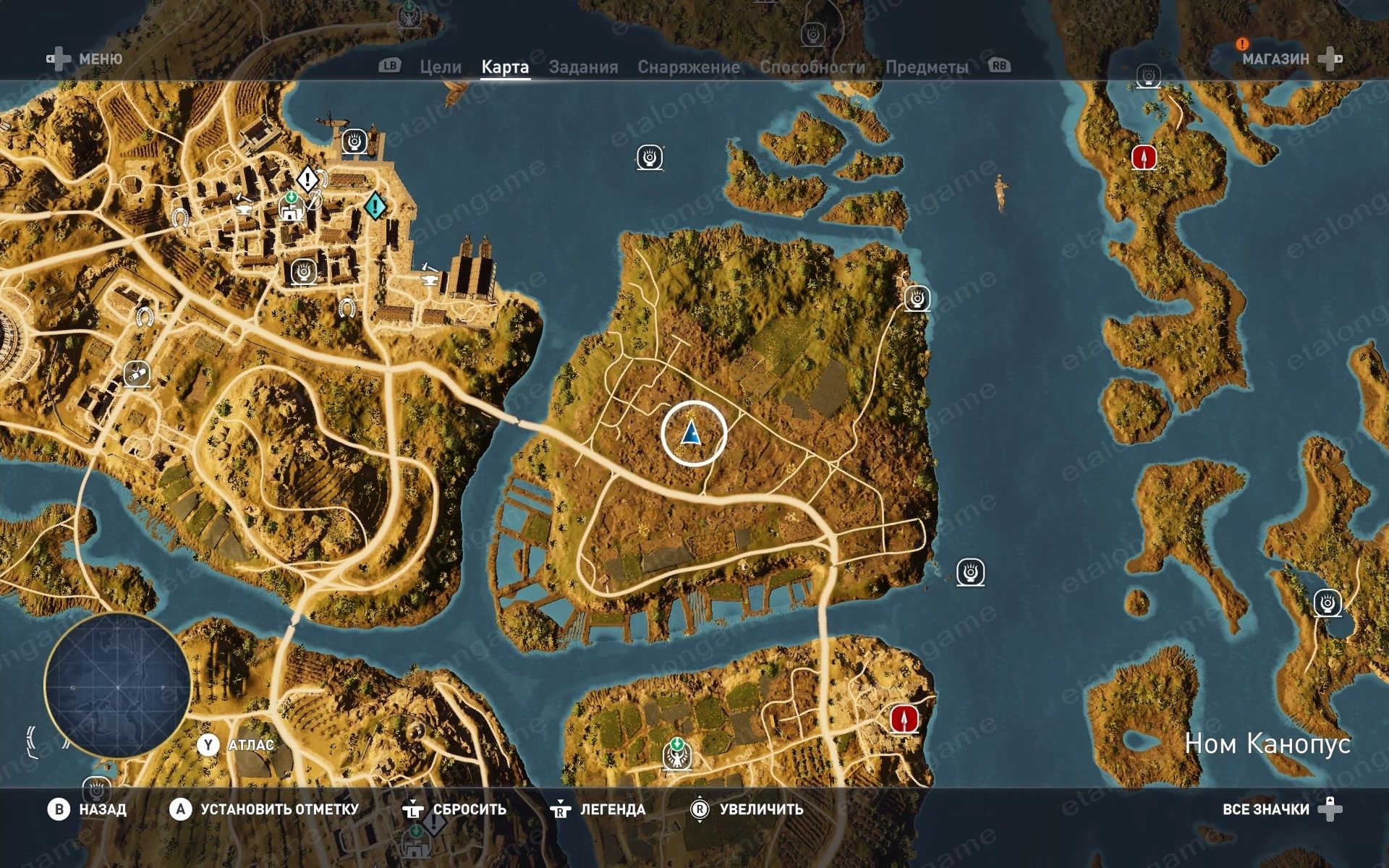Go to the Снаряжение tab
The image size is (1389, 868).
pyautogui.click(x=688, y=67)
